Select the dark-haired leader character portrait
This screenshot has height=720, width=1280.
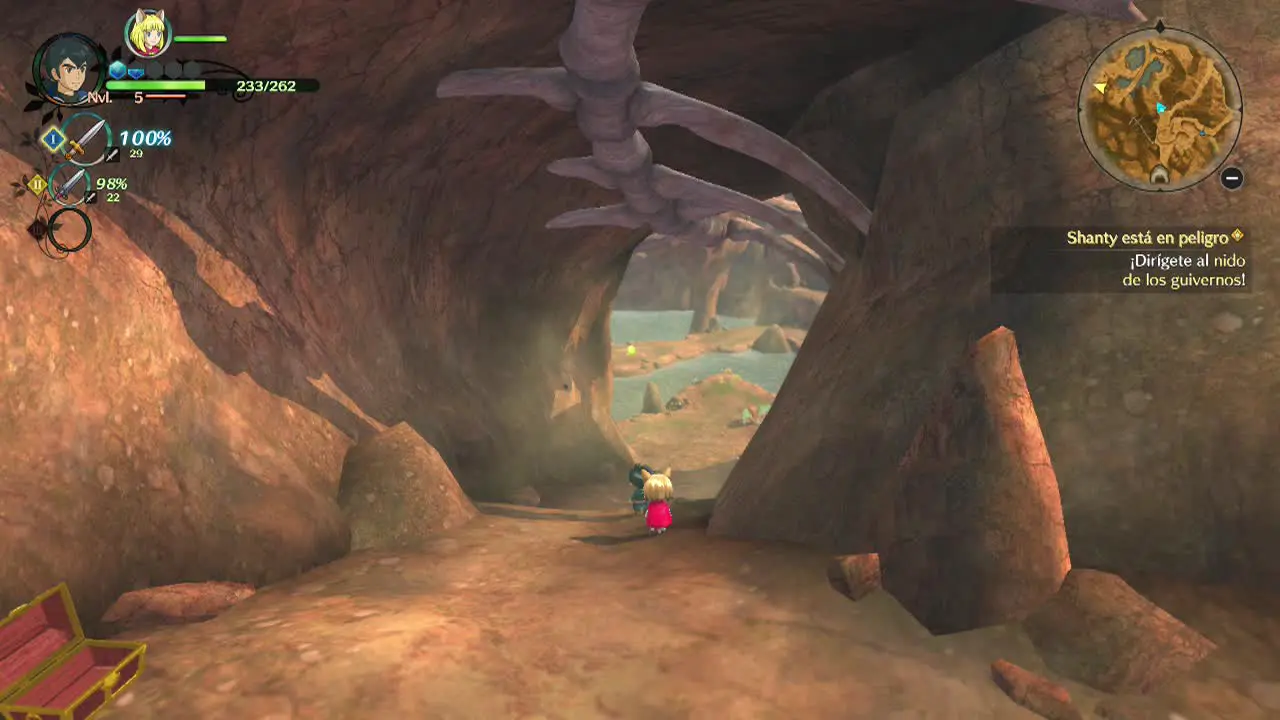(69, 70)
